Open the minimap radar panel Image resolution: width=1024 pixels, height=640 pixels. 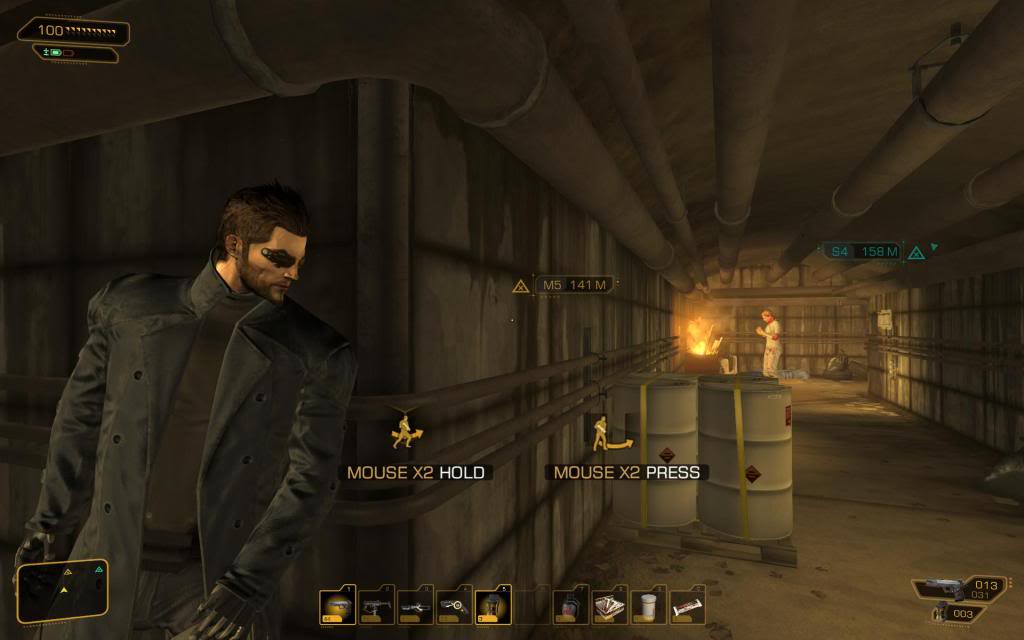coord(61,590)
